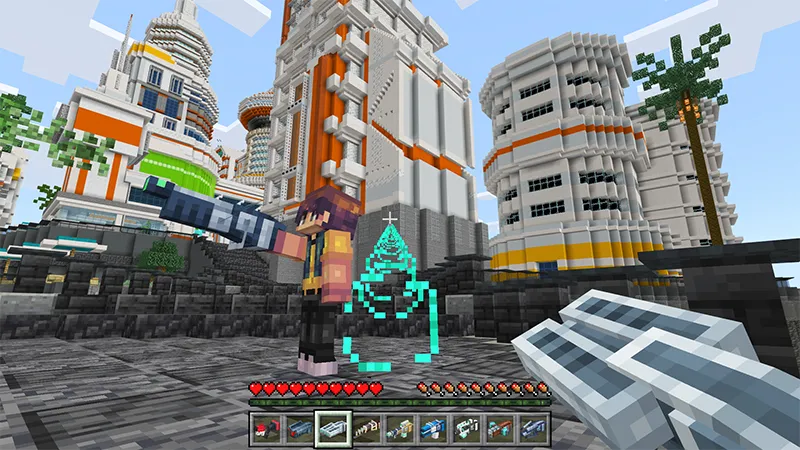
Task: Select the gold and blue rifle slot
Action: coord(399,429)
